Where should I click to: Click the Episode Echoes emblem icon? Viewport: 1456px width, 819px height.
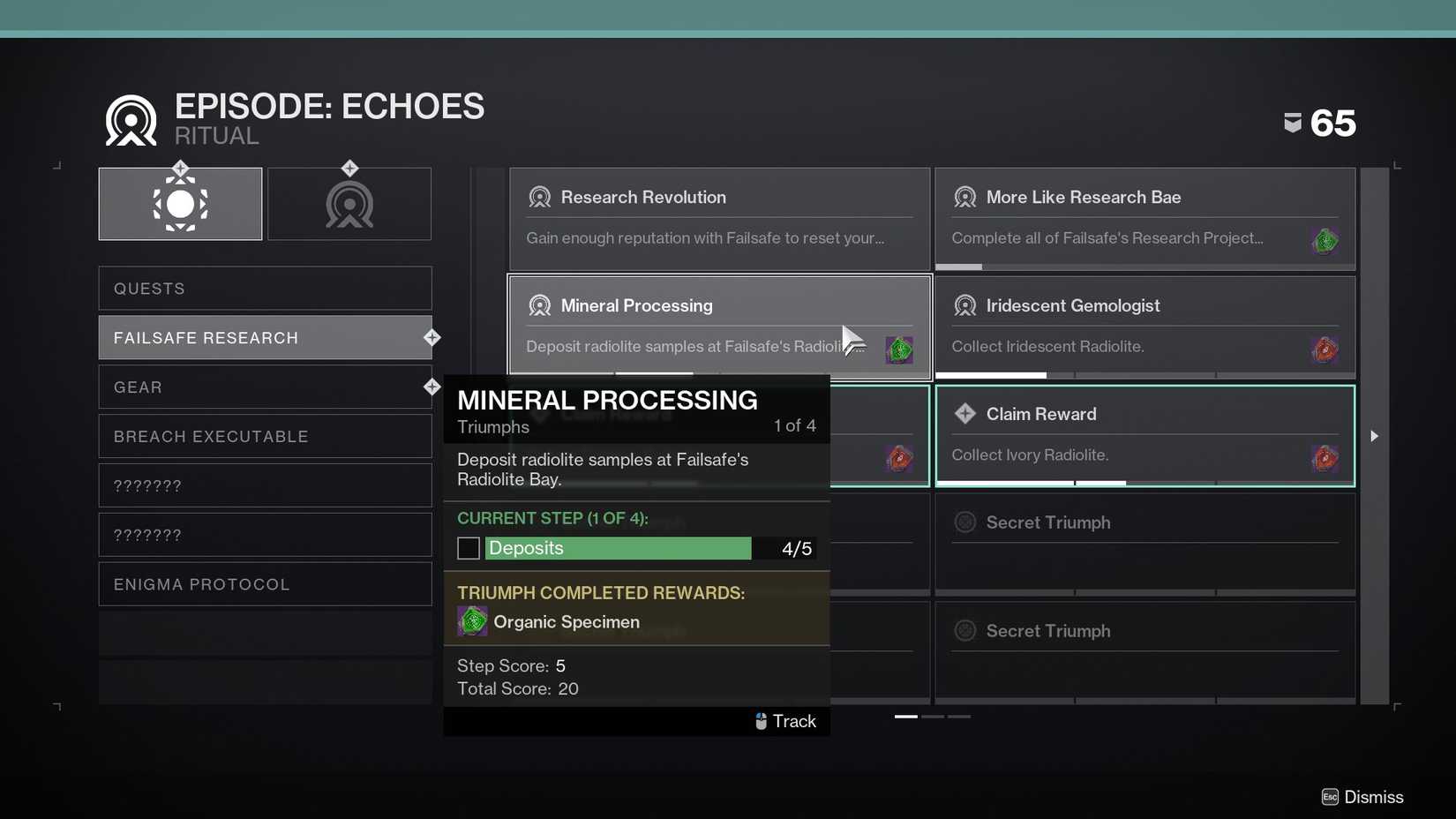pos(129,118)
